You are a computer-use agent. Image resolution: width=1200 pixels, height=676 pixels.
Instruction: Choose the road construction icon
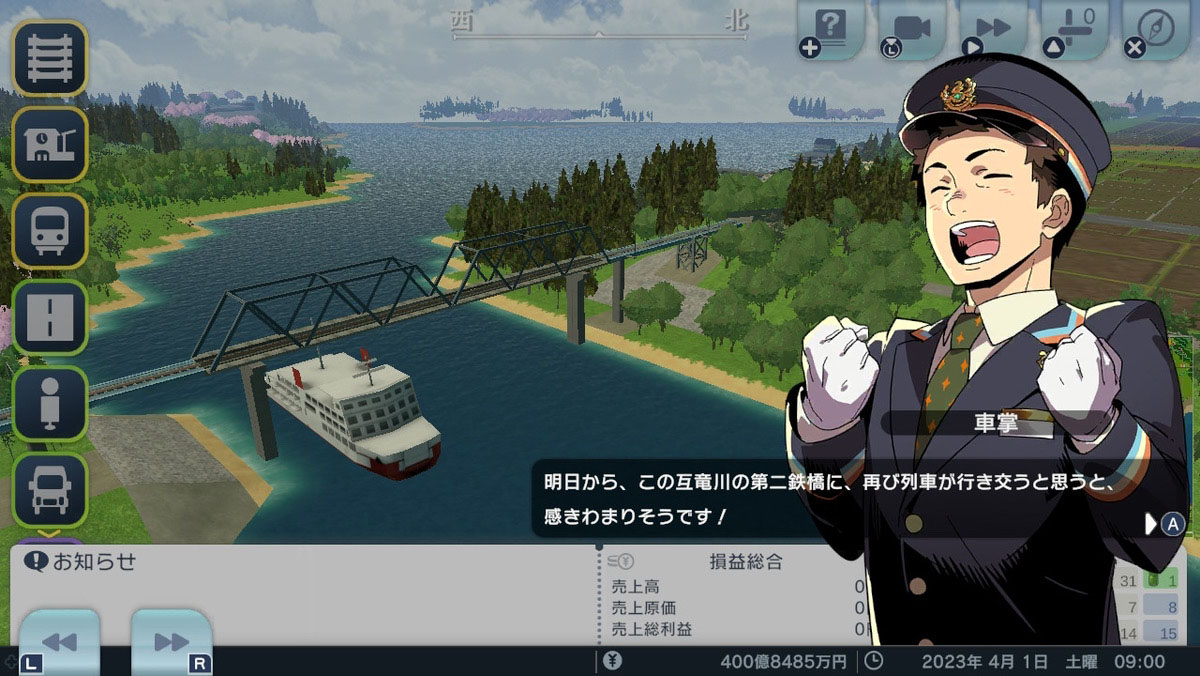49,317
